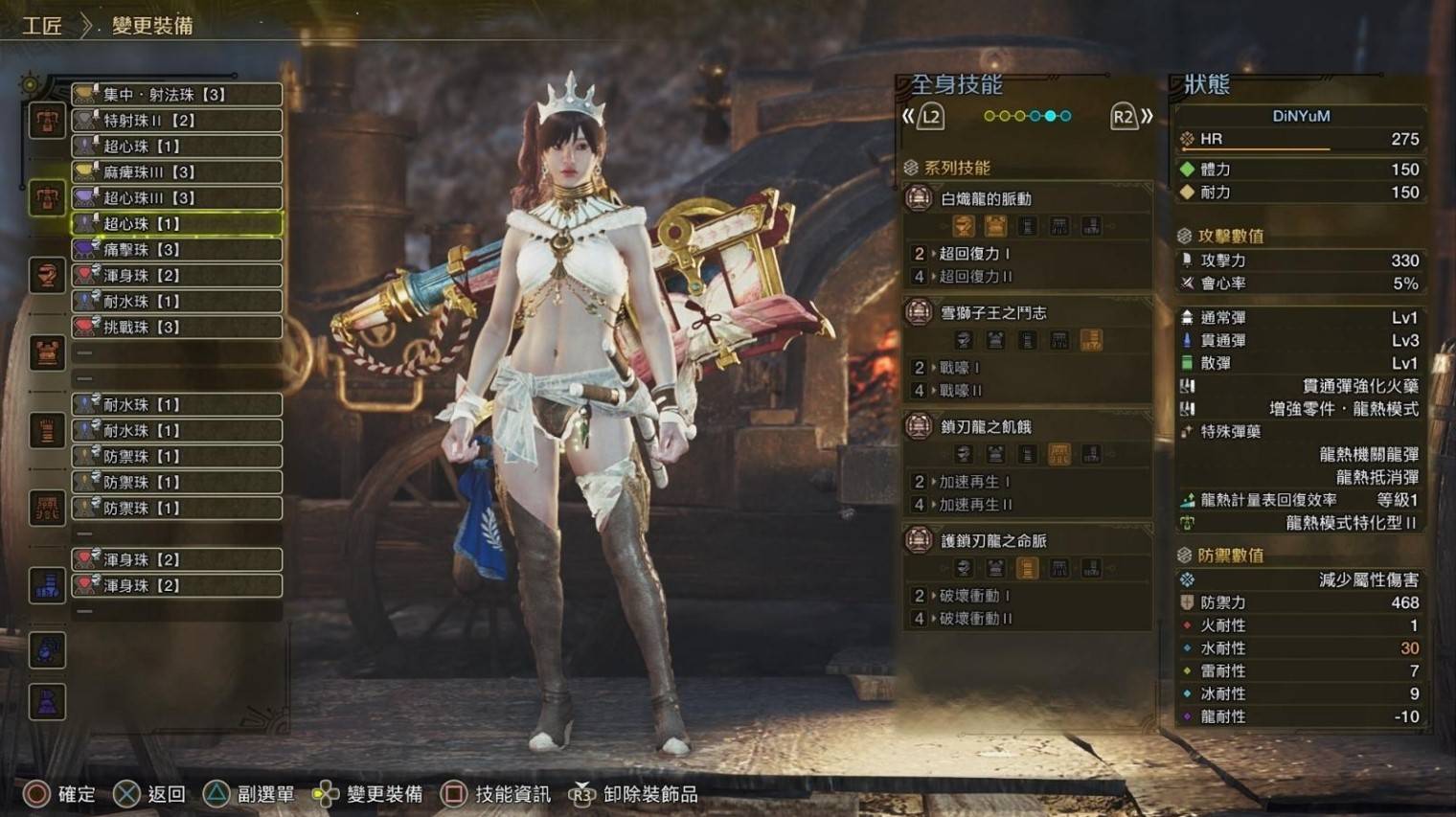The width and height of the screenshot is (1456, 817).
Task: Select the waist armor equipment icon
Action: 47,508
